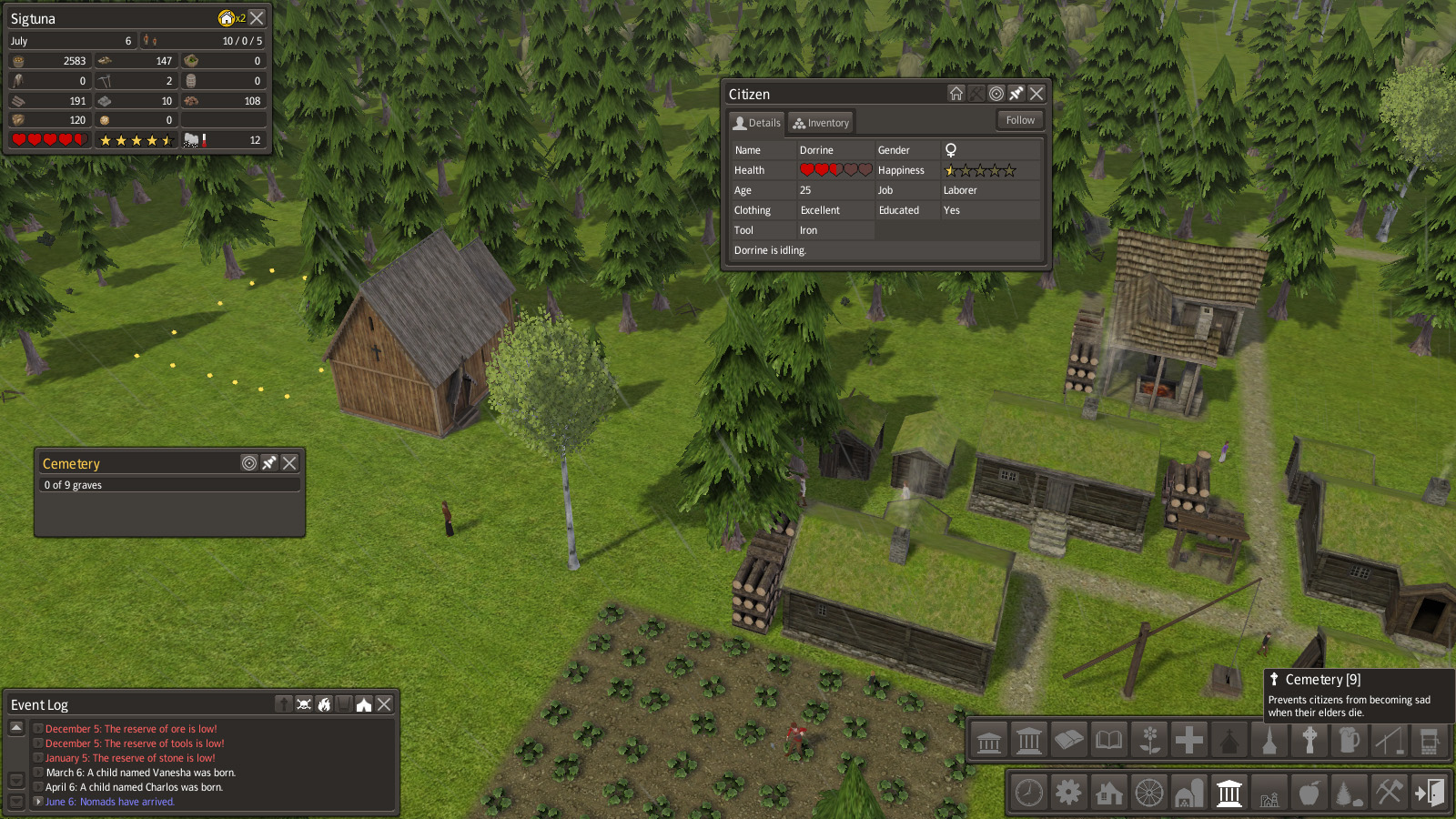Close the Citizen window
Image resolution: width=1456 pixels, height=819 pixels.
click(1036, 94)
